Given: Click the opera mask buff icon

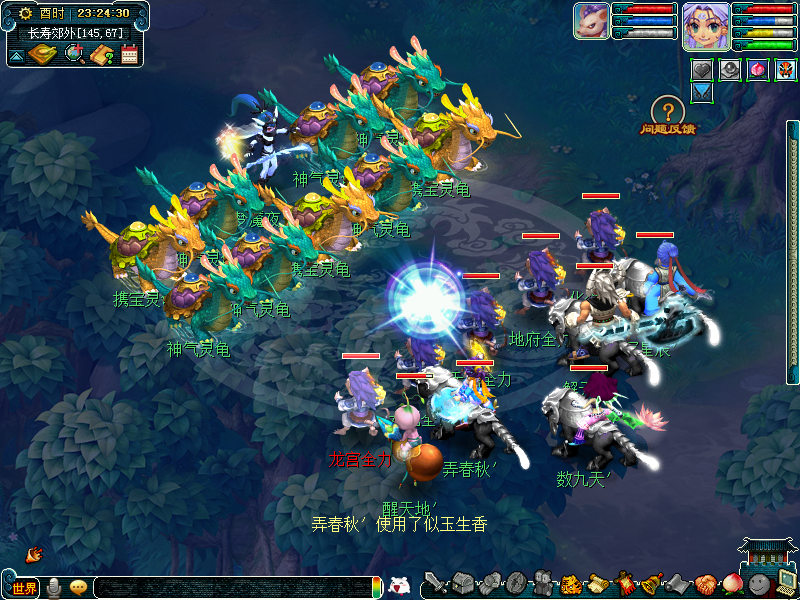Looking at the screenshot, I should pos(785,70).
